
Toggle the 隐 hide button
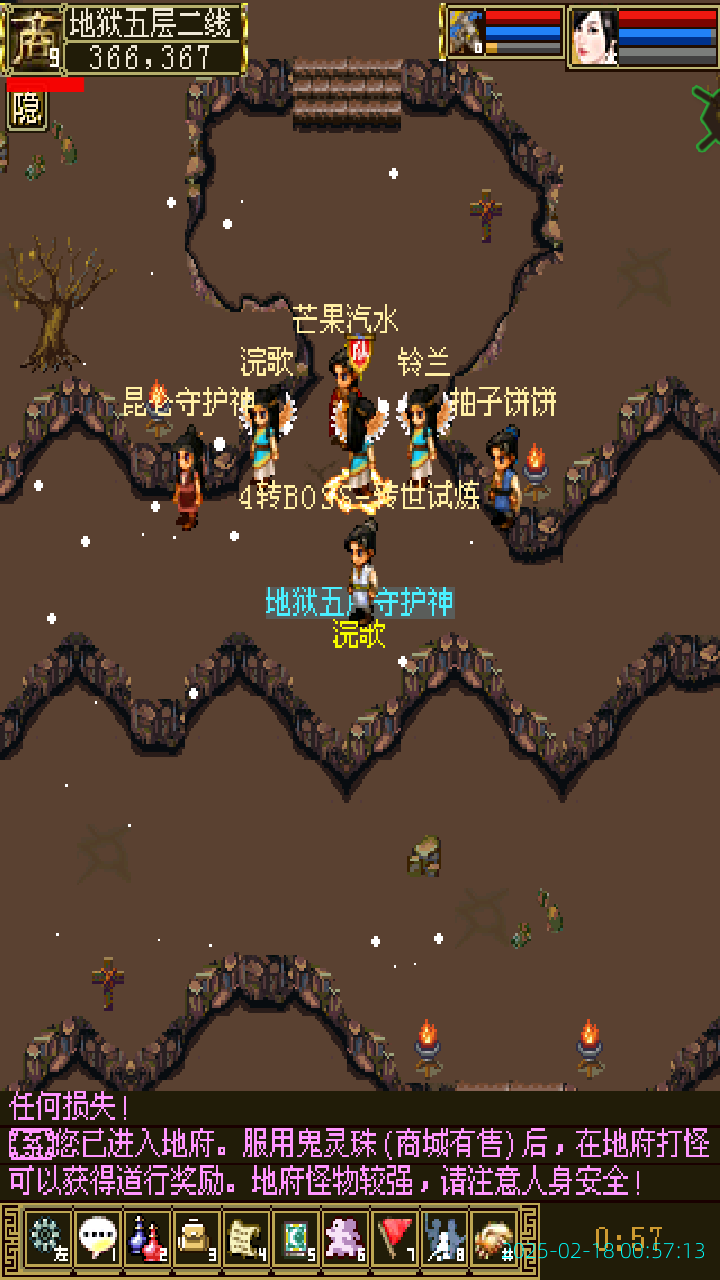[27, 109]
